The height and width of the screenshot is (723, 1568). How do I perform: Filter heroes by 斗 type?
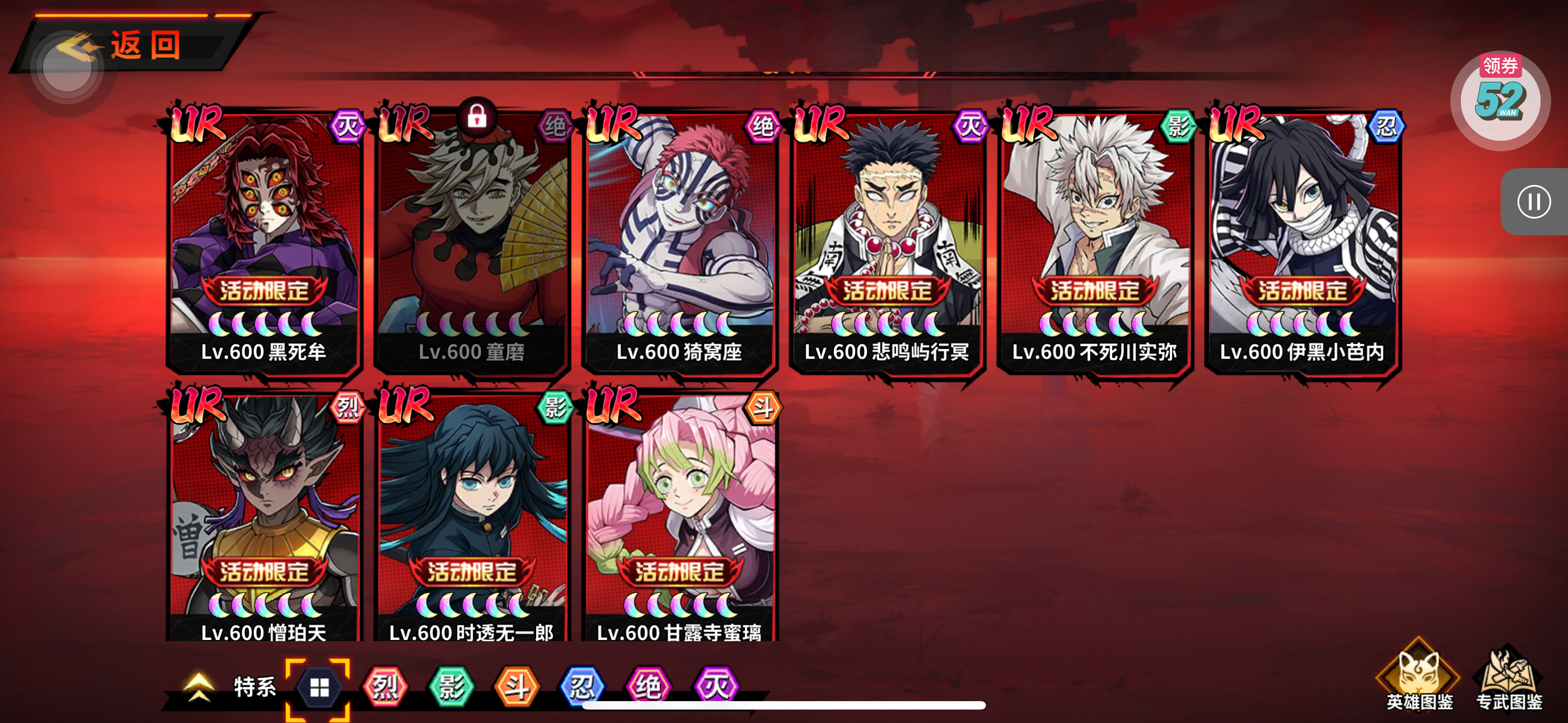517,688
